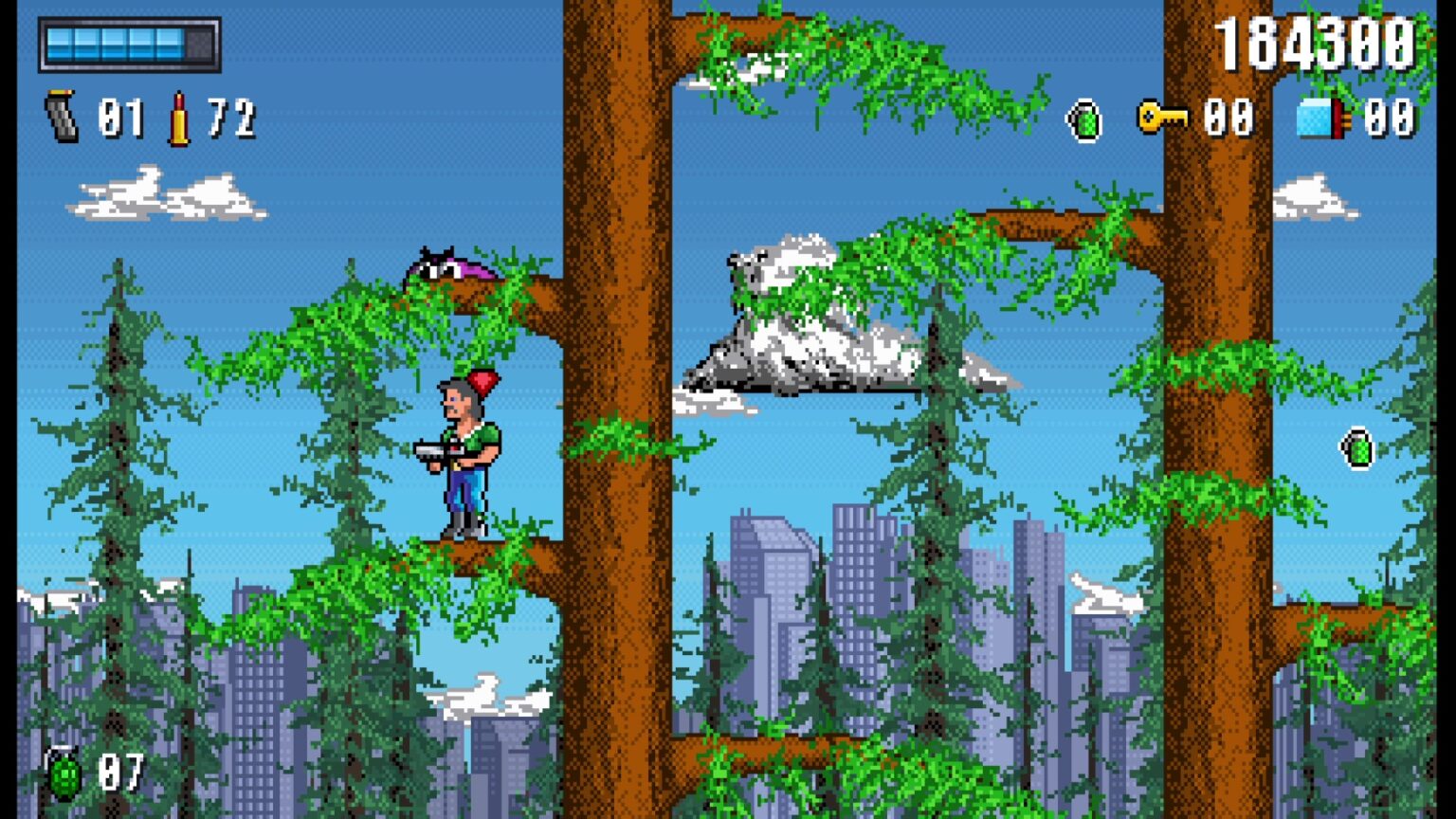Click the gold key icon

coord(1161,118)
